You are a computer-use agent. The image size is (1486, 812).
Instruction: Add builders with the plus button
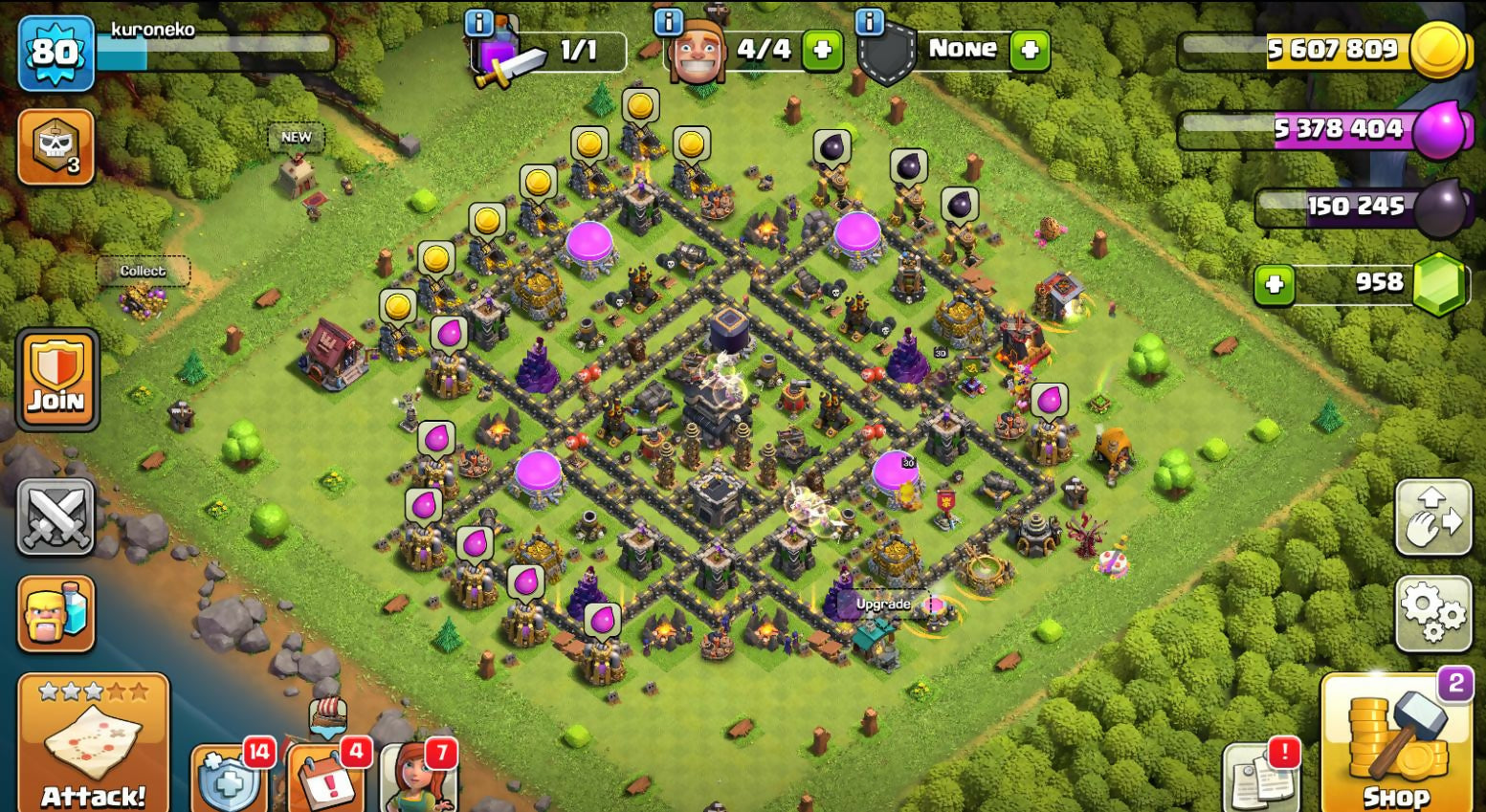point(822,50)
